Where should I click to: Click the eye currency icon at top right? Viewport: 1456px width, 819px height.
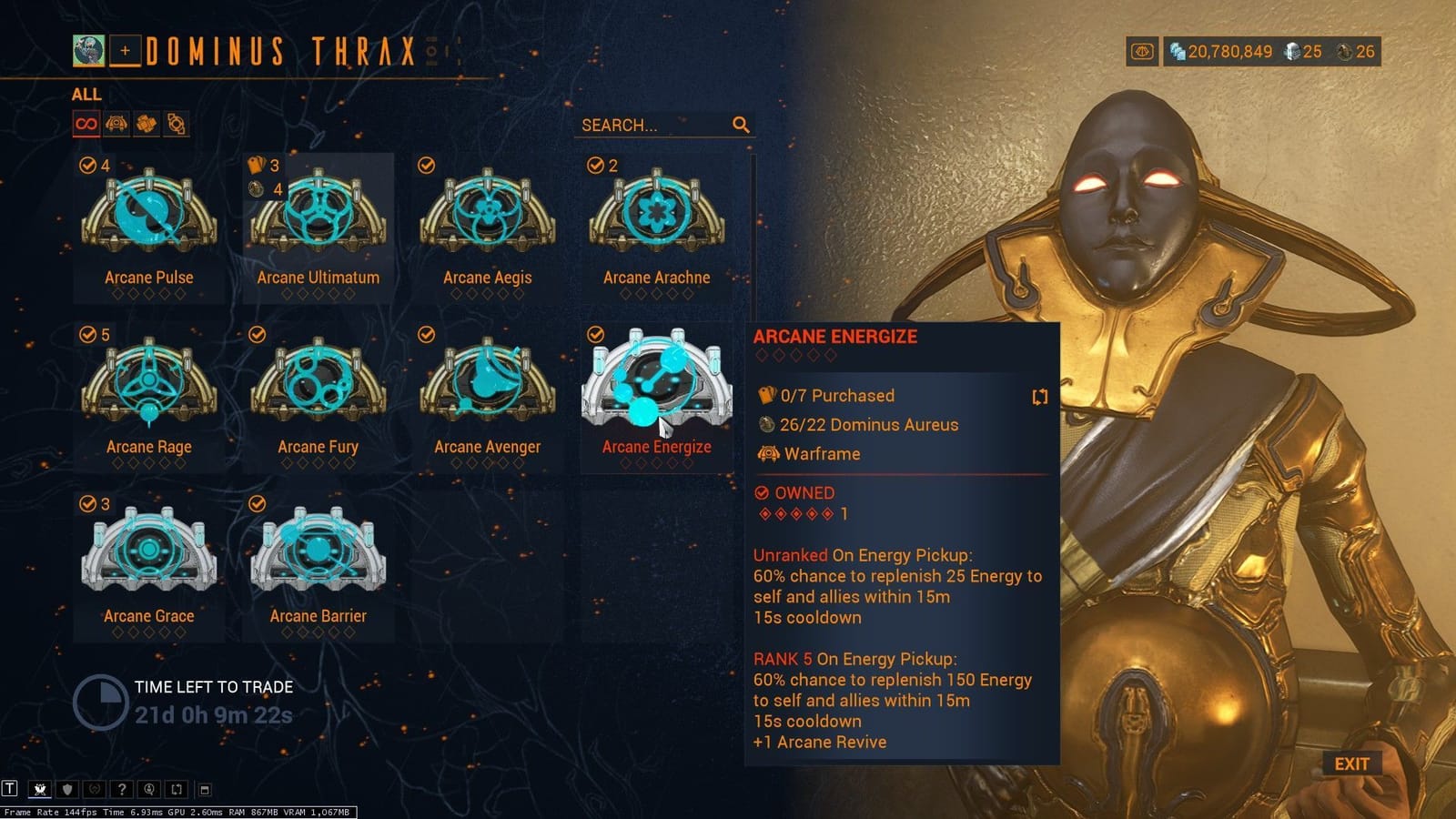[x=1140, y=52]
